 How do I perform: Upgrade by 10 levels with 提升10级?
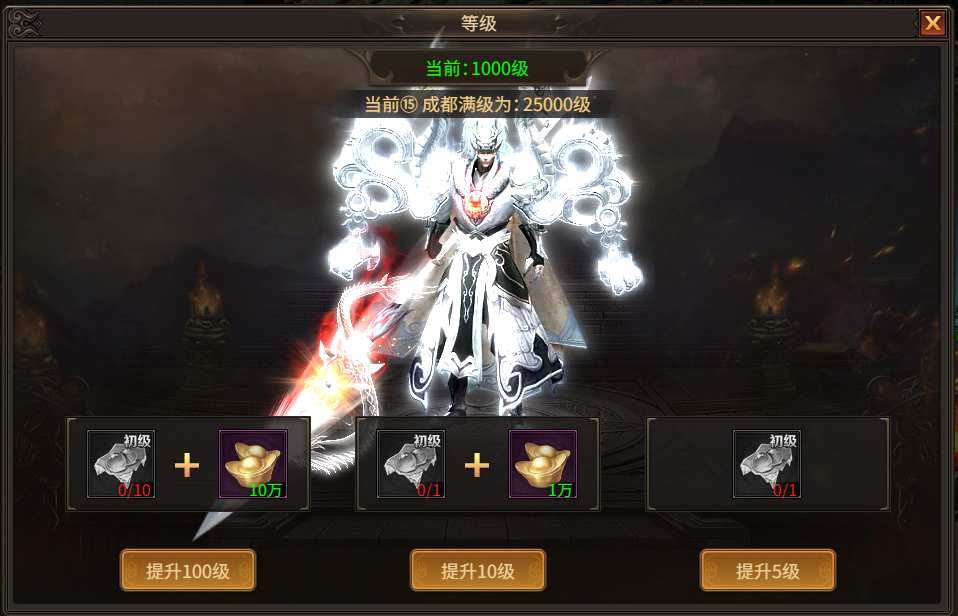point(478,571)
